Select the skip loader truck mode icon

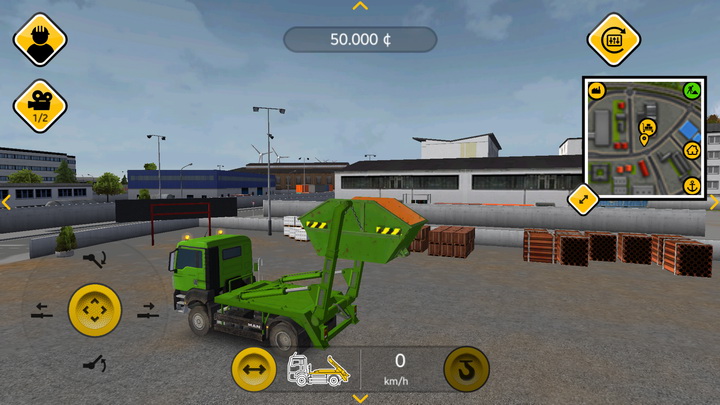[319, 370]
